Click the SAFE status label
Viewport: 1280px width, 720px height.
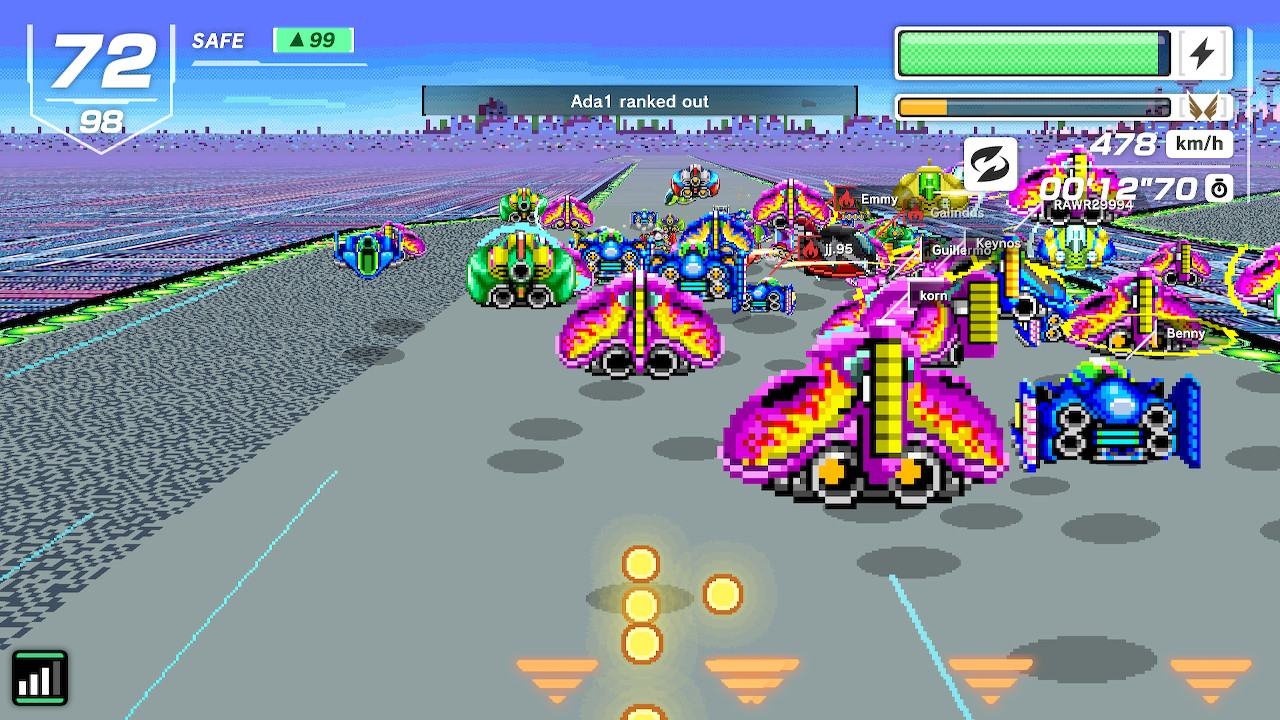[217, 42]
